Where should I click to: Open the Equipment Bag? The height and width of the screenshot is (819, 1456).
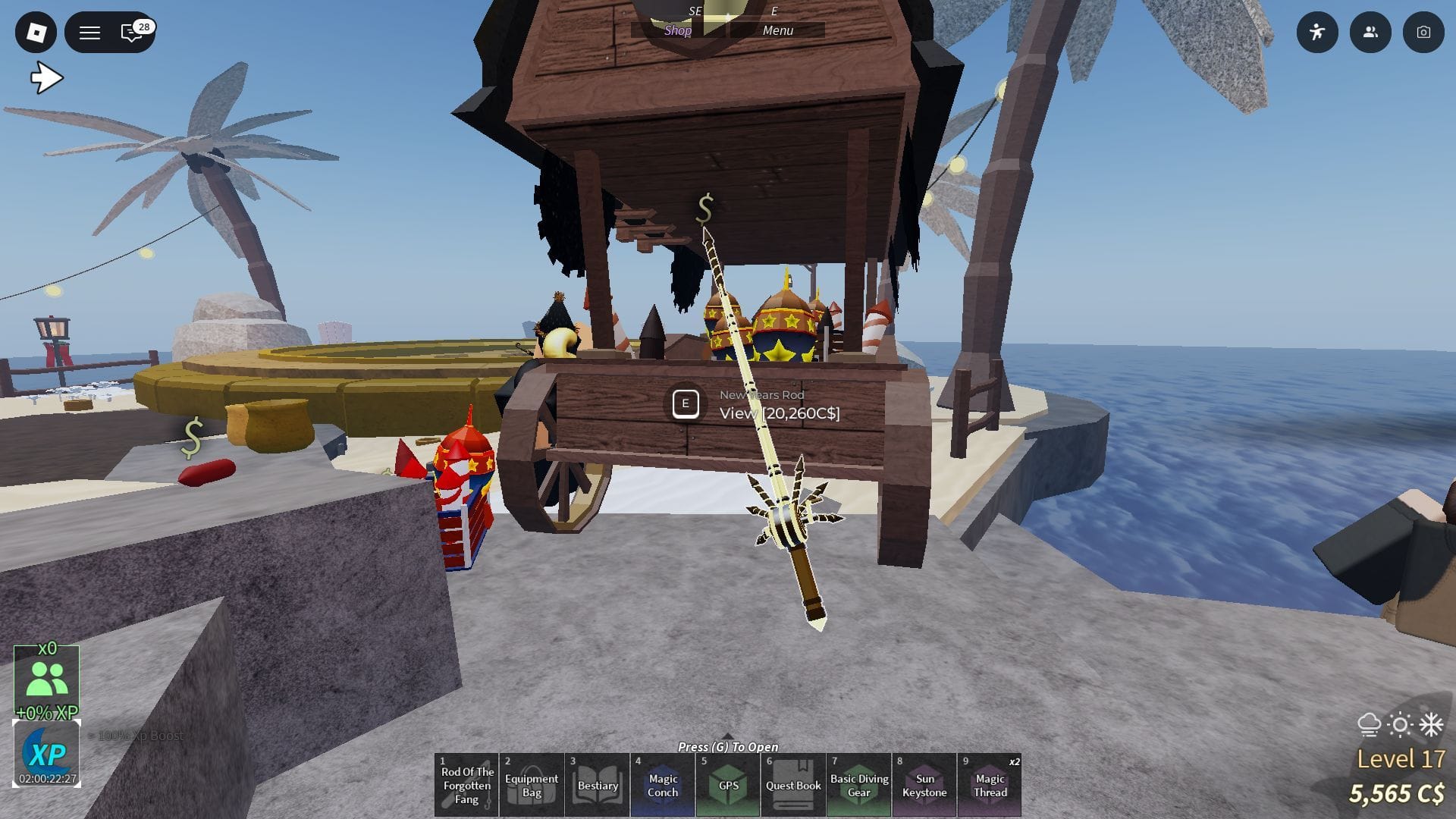531,785
